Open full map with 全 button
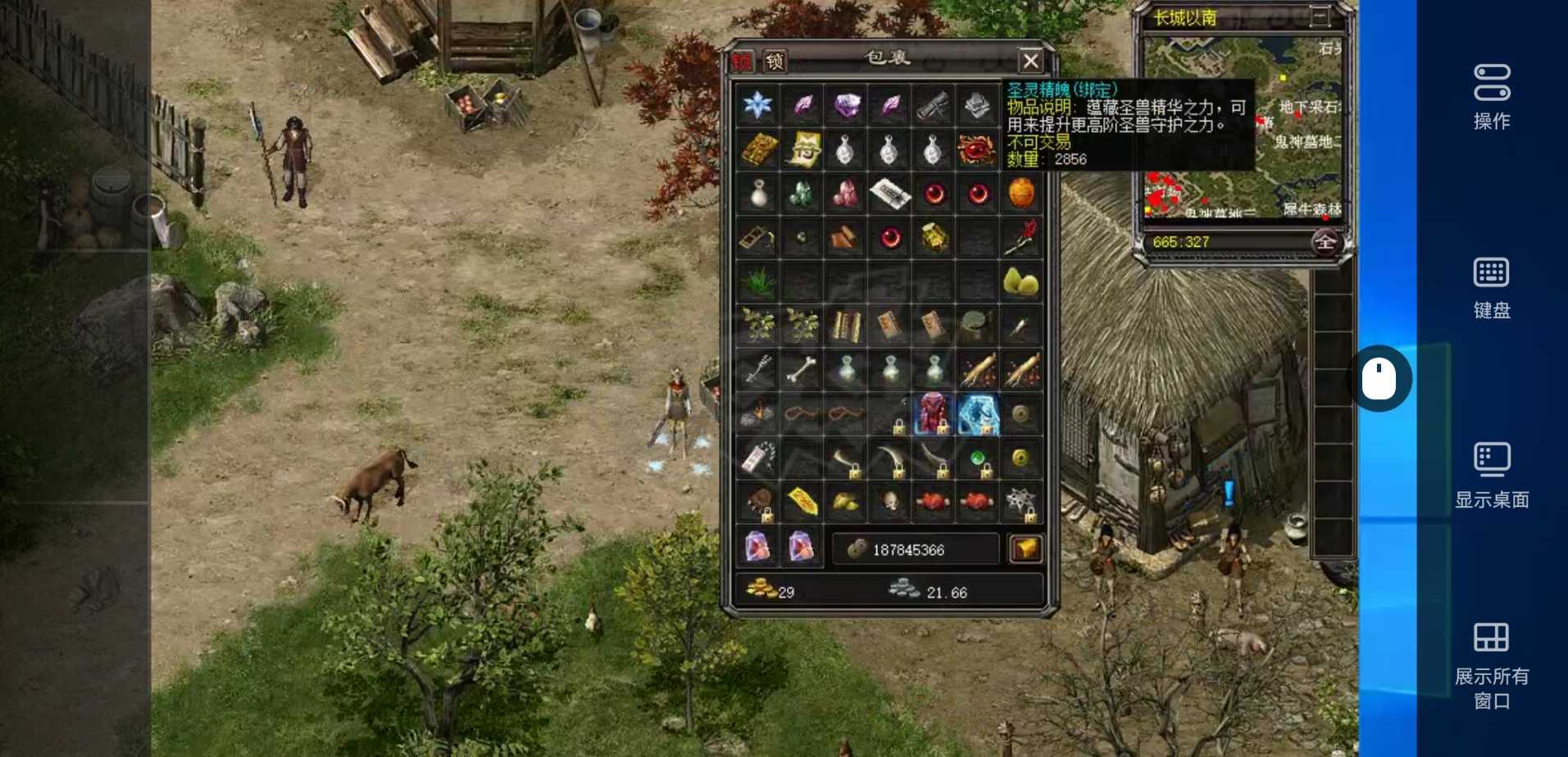Image resolution: width=1568 pixels, height=757 pixels. 1325,242
